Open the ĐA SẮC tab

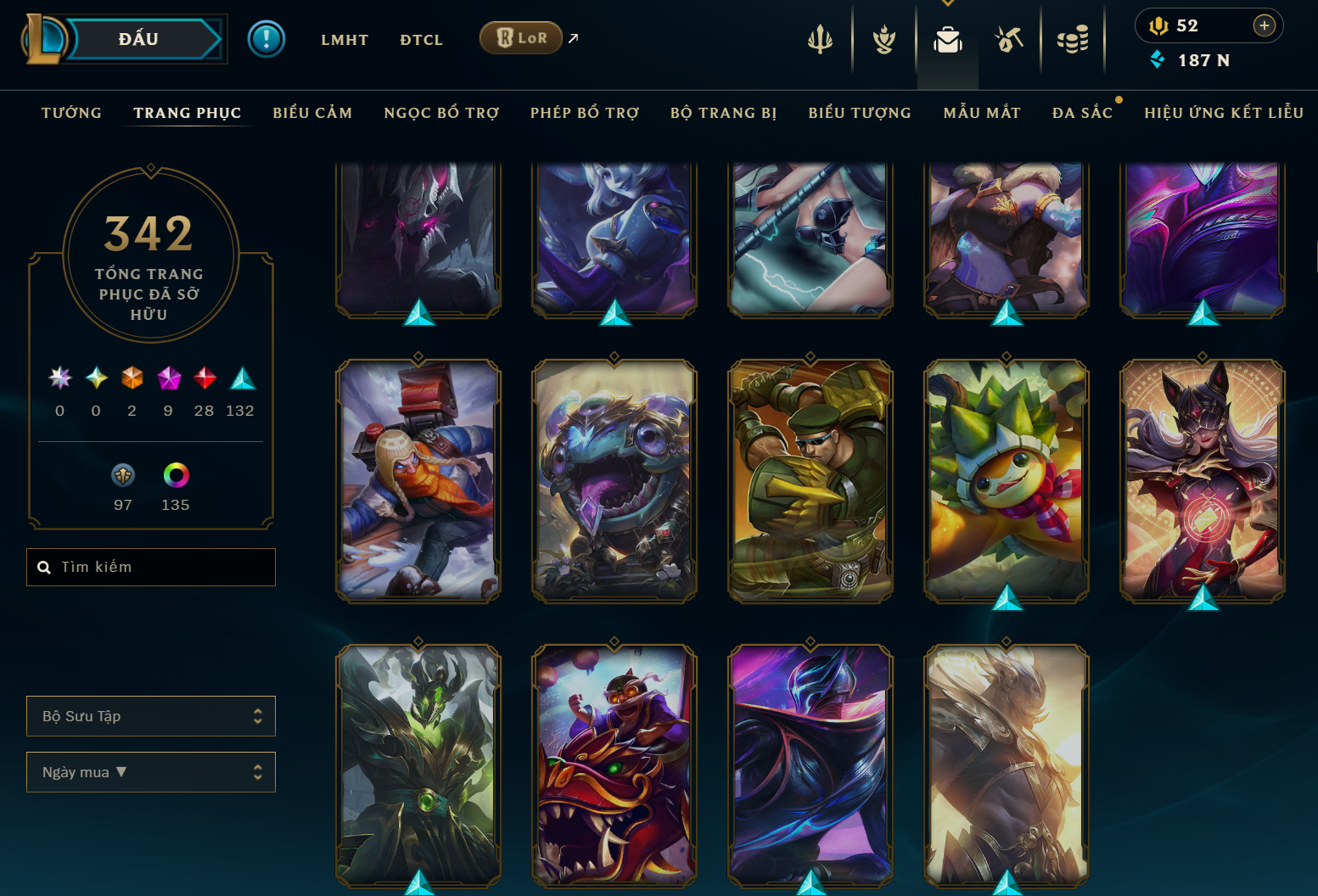(x=1082, y=113)
